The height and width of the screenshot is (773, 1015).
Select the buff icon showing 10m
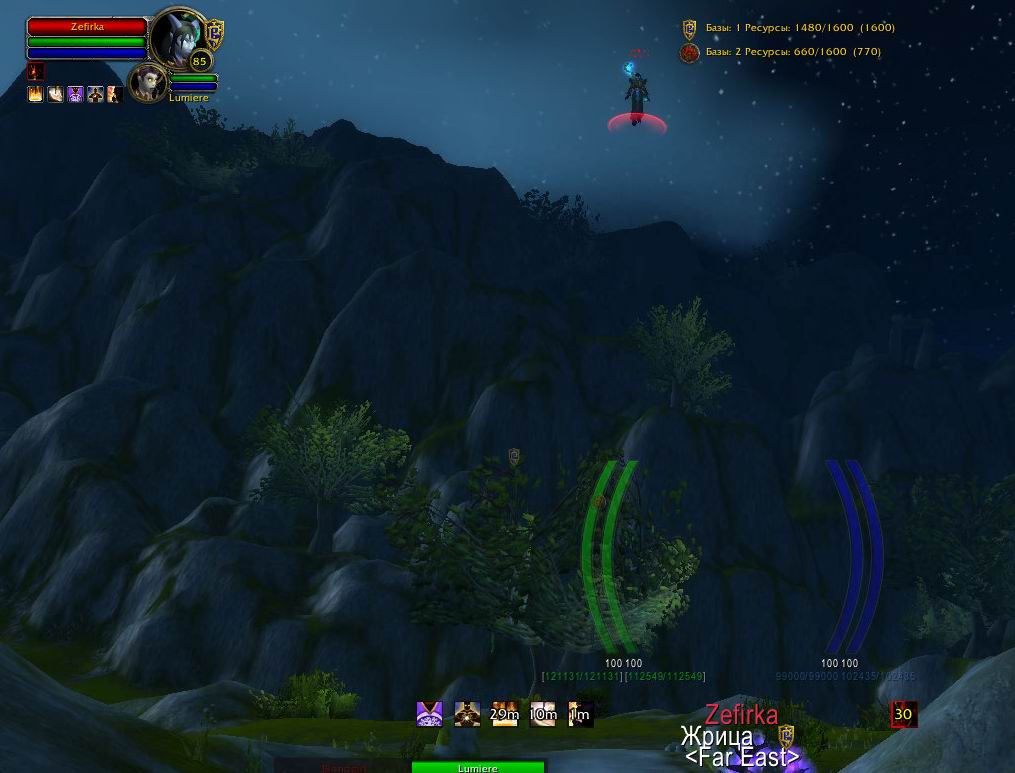click(x=543, y=714)
